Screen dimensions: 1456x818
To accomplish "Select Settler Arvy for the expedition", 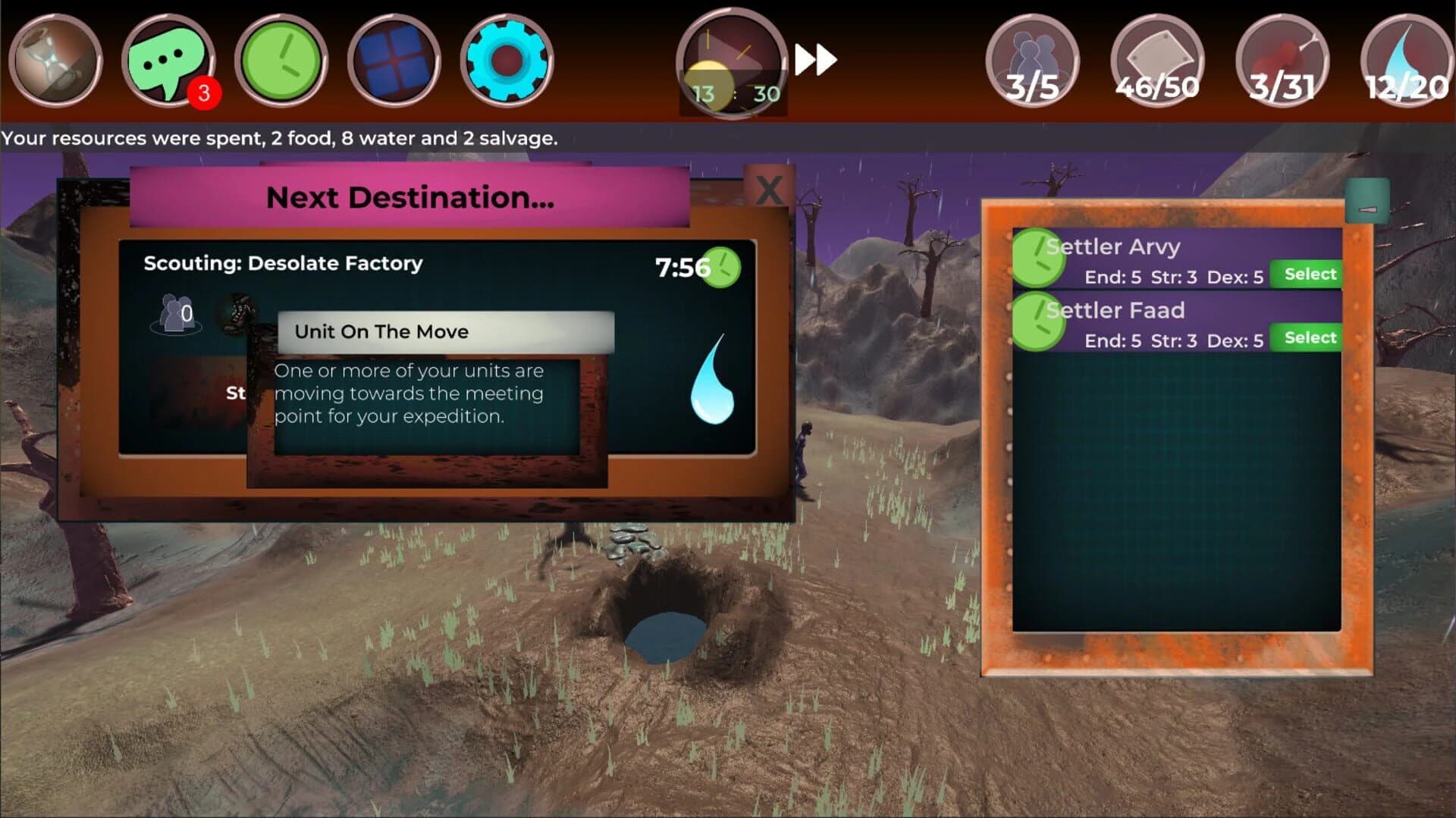I will (x=1307, y=274).
